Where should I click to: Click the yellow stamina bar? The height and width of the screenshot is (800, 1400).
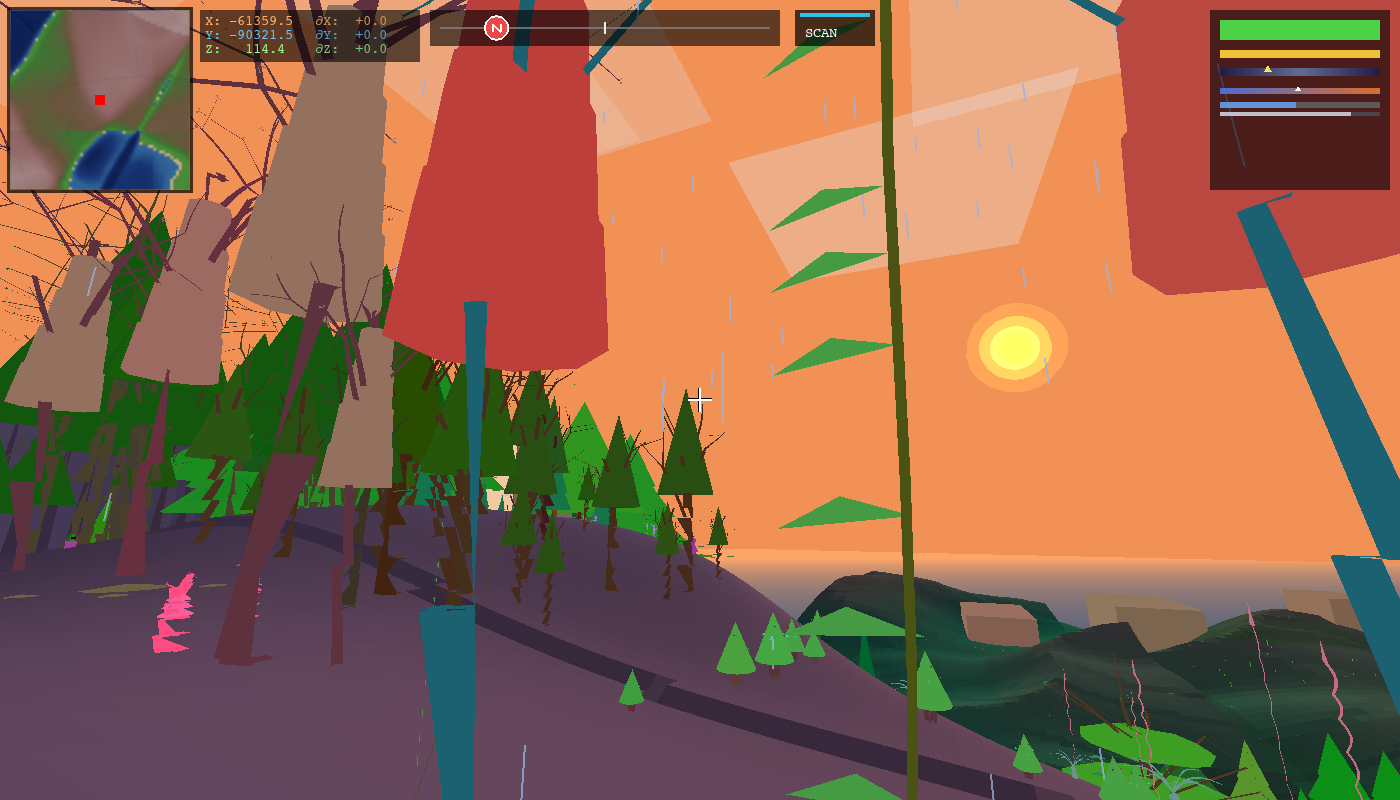(1300, 54)
